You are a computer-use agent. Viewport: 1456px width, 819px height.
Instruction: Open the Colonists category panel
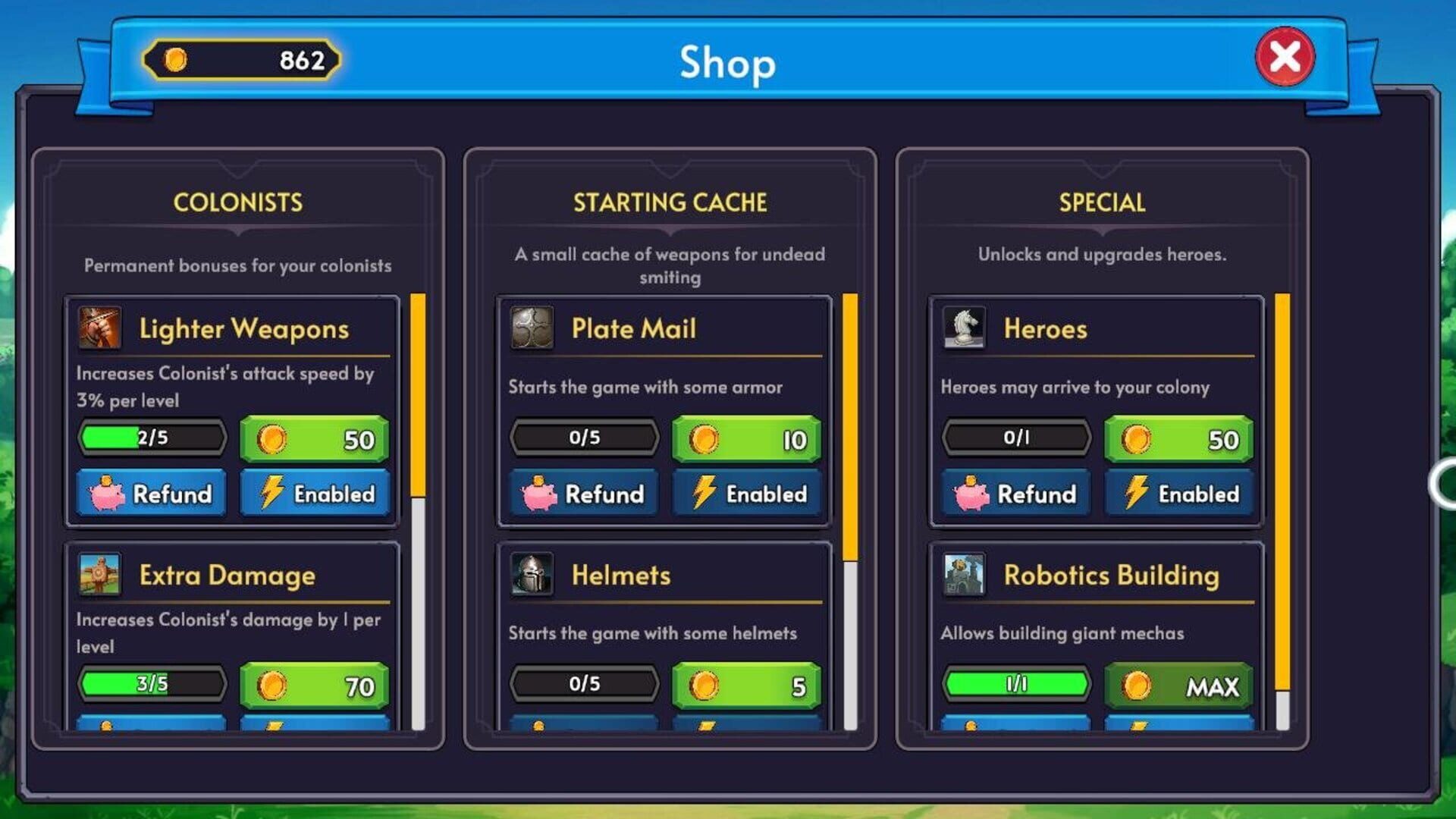tap(238, 202)
